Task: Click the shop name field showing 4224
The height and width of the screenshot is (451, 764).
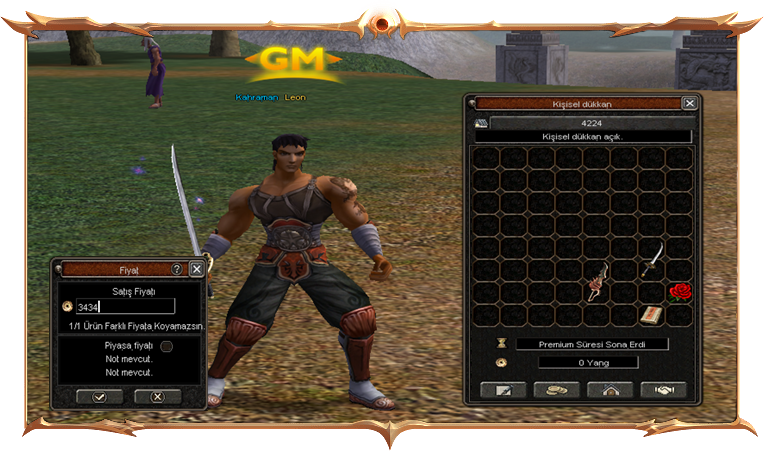Action: [590, 123]
